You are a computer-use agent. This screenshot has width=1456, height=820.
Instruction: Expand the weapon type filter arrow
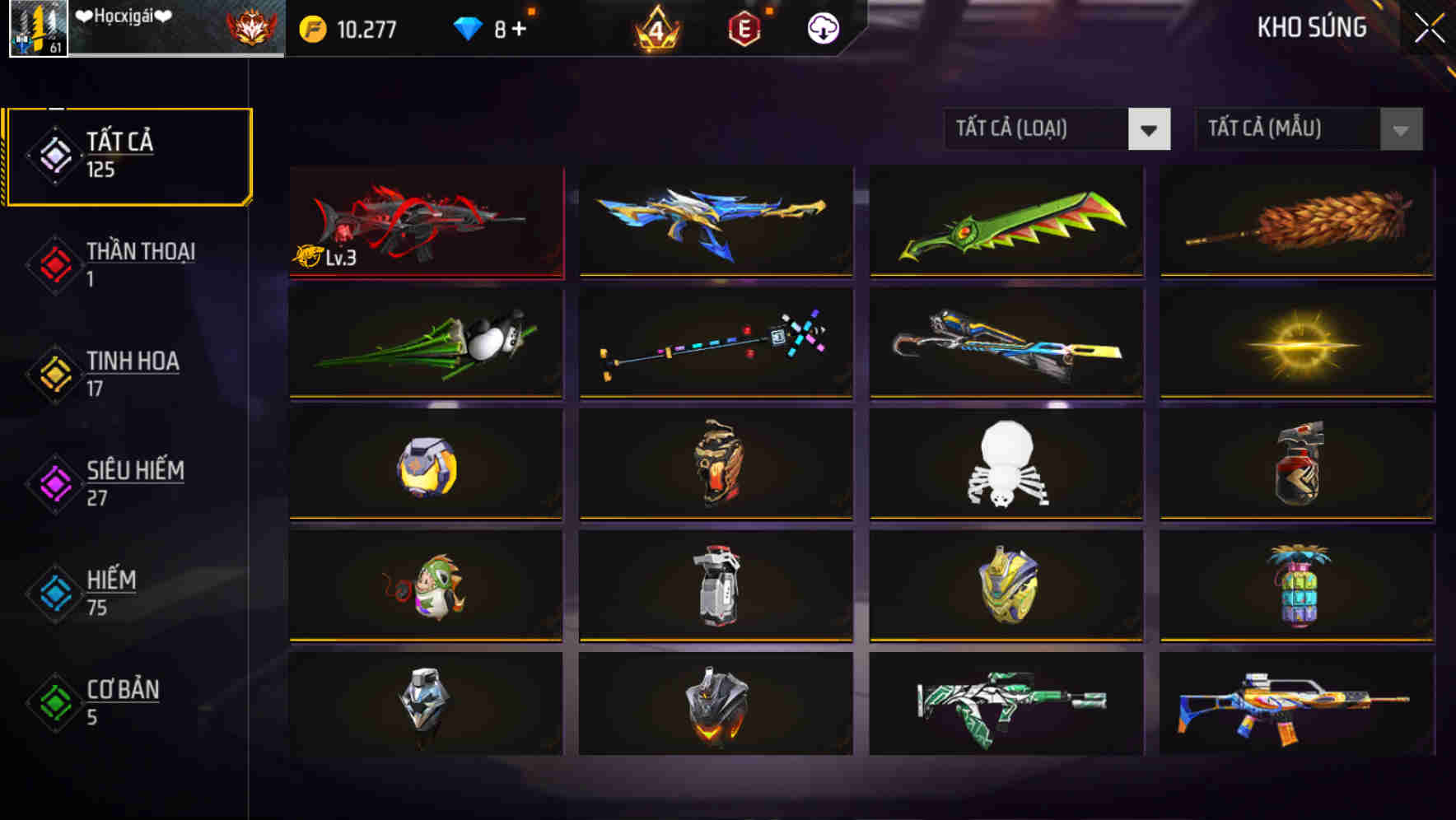(x=1149, y=129)
